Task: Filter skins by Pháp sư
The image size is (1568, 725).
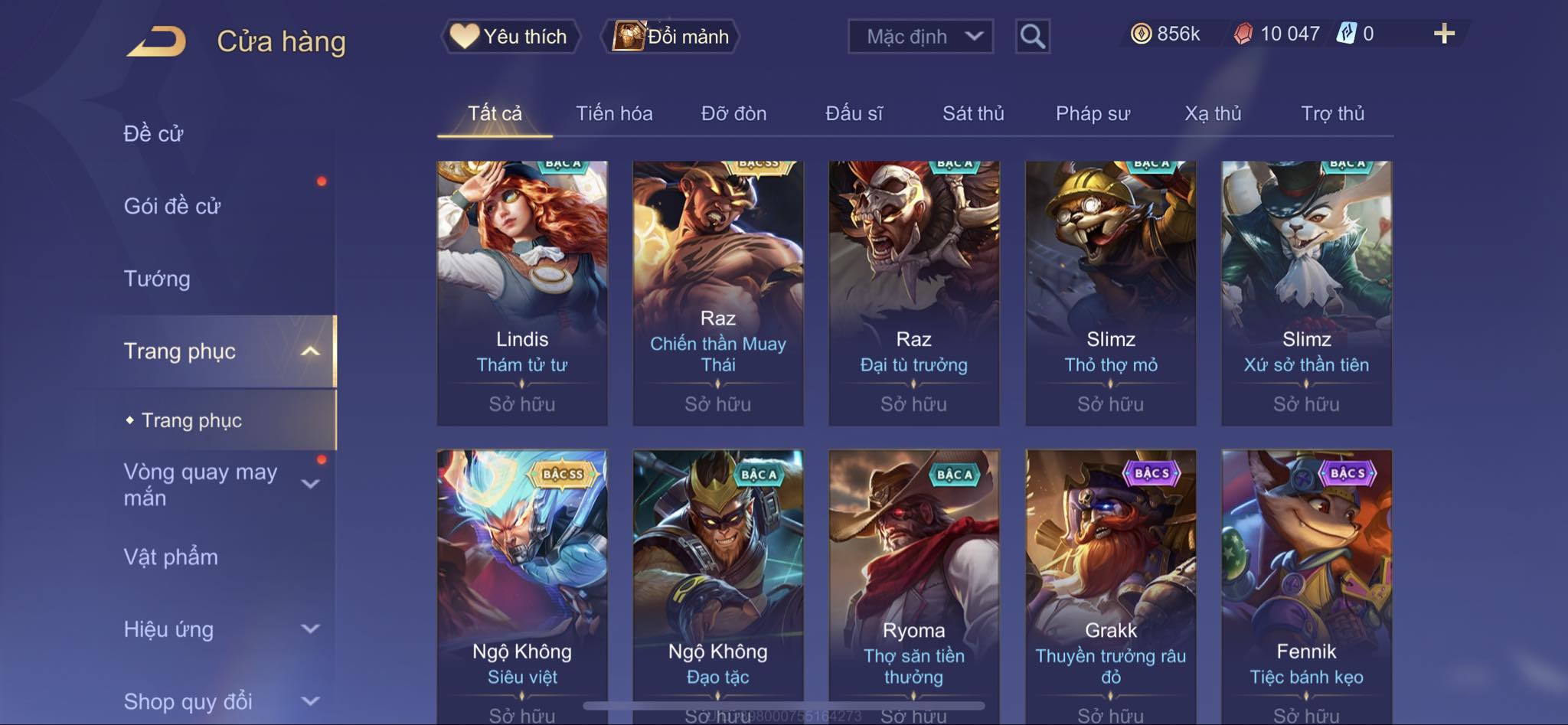Action: [1093, 113]
